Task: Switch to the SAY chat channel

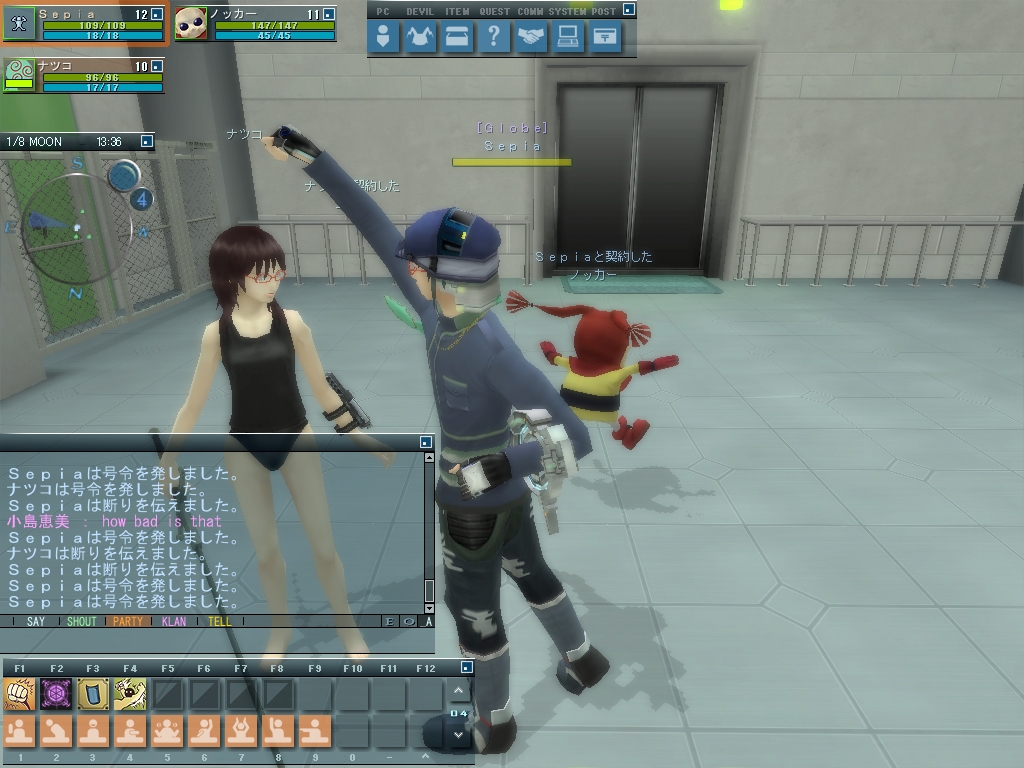Action: (x=36, y=621)
